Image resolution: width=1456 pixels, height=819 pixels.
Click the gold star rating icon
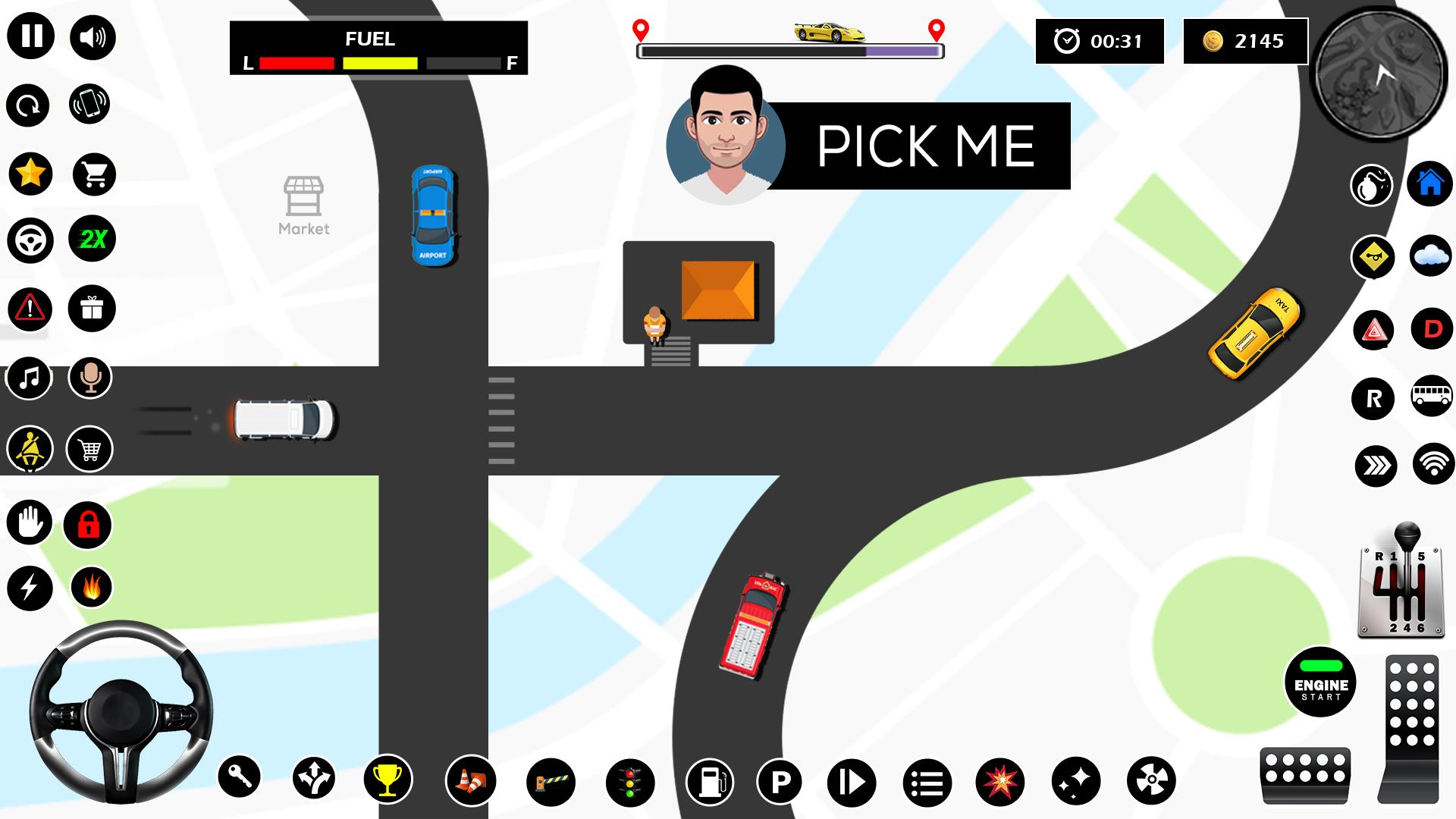coord(30,174)
